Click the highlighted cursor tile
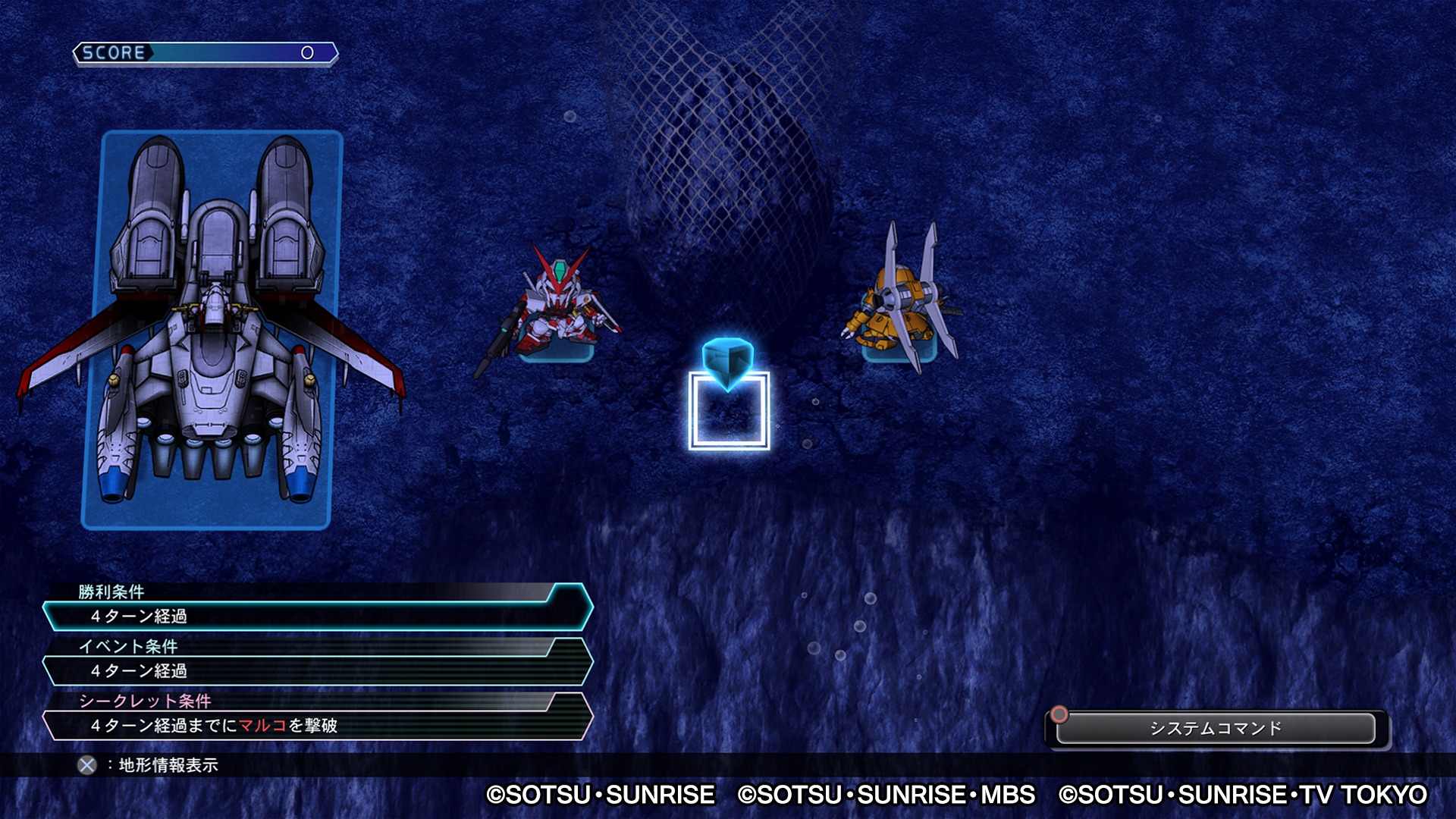 coord(729,410)
